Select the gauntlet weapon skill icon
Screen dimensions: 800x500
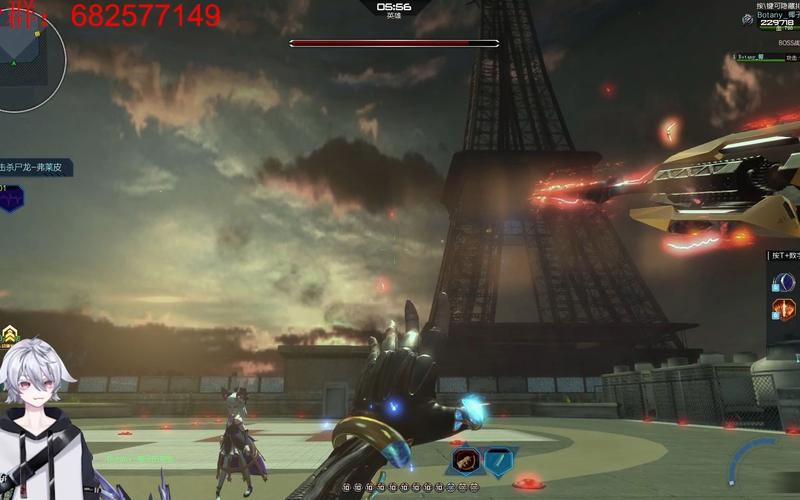[x=465, y=461]
